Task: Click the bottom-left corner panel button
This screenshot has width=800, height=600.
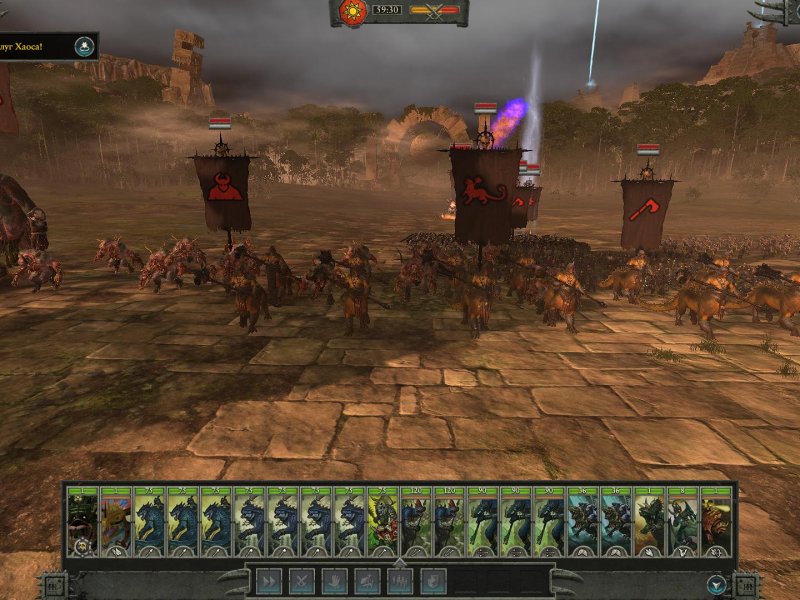Action: tap(54, 585)
